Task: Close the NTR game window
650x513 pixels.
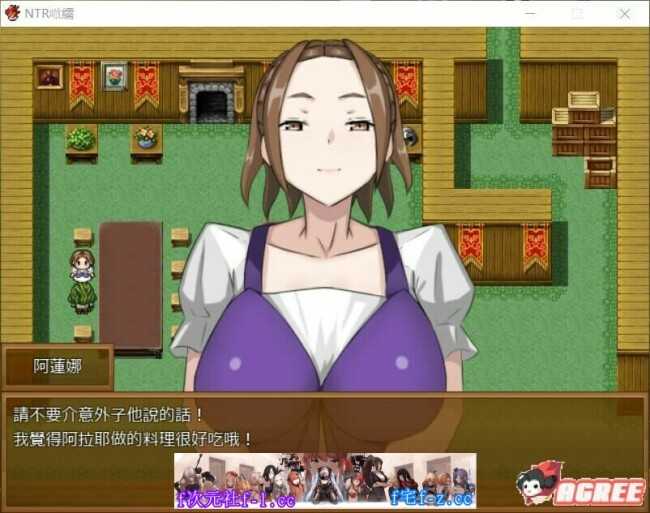Action: [x=625, y=14]
